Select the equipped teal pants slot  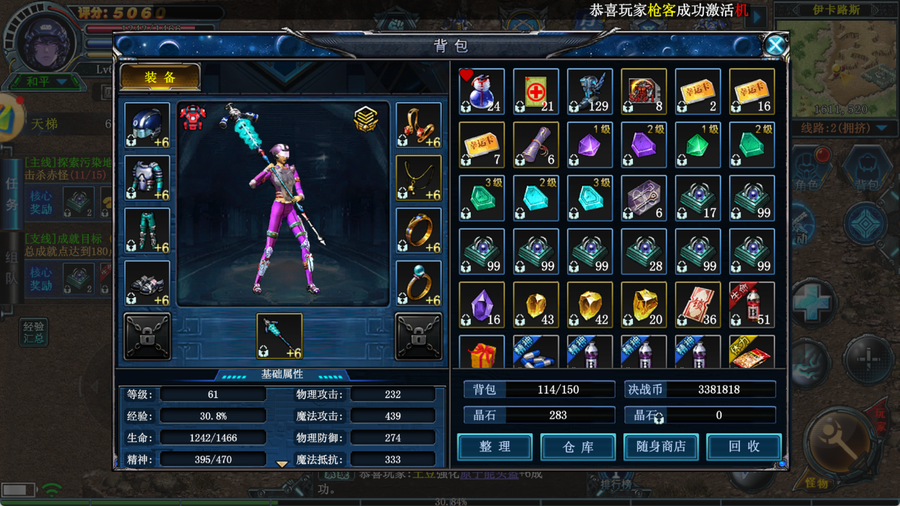pyautogui.click(x=147, y=231)
